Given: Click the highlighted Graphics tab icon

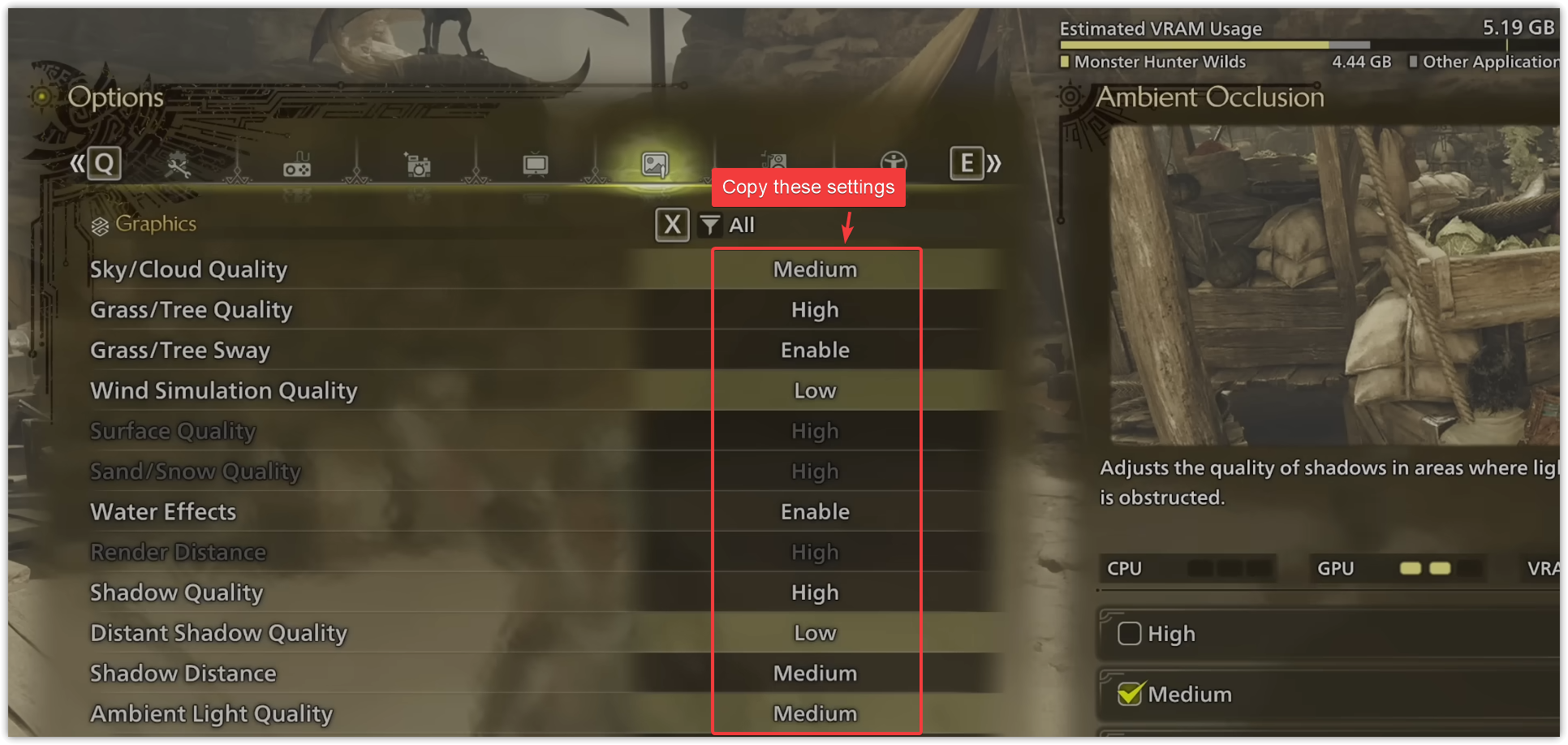Looking at the screenshot, I should pyautogui.click(x=654, y=163).
